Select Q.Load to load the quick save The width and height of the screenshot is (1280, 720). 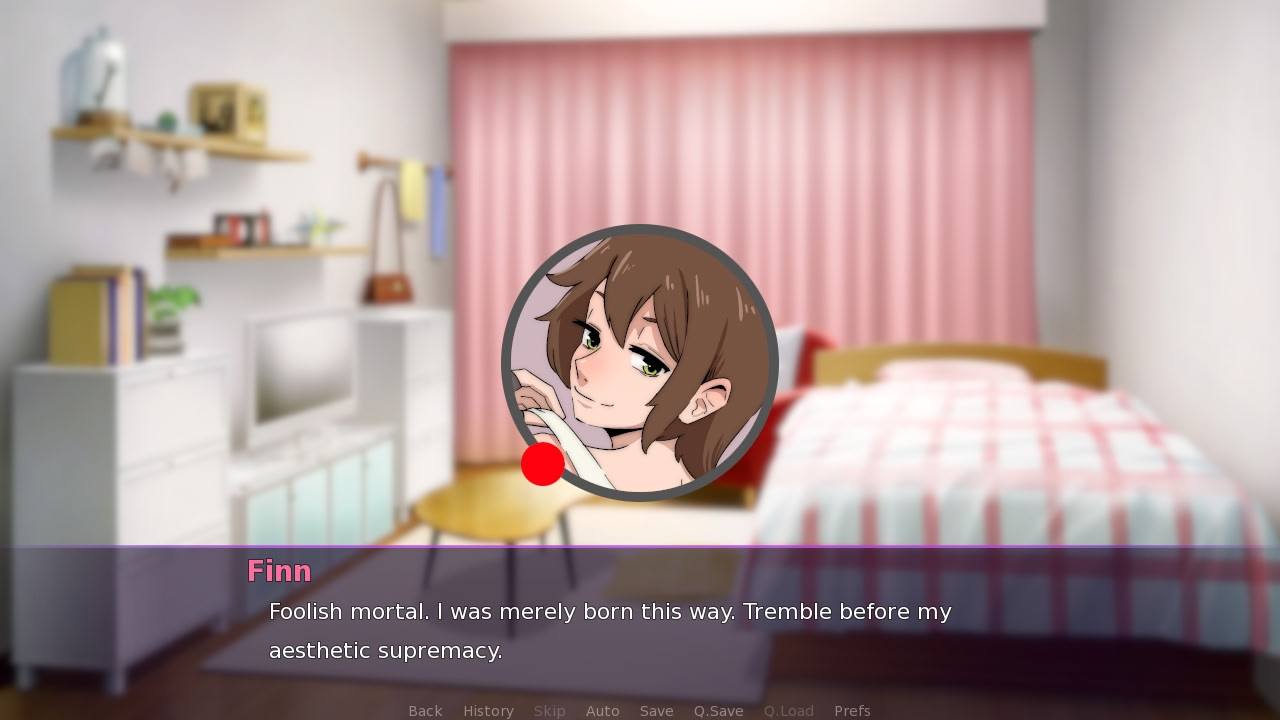click(x=788, y=710)
